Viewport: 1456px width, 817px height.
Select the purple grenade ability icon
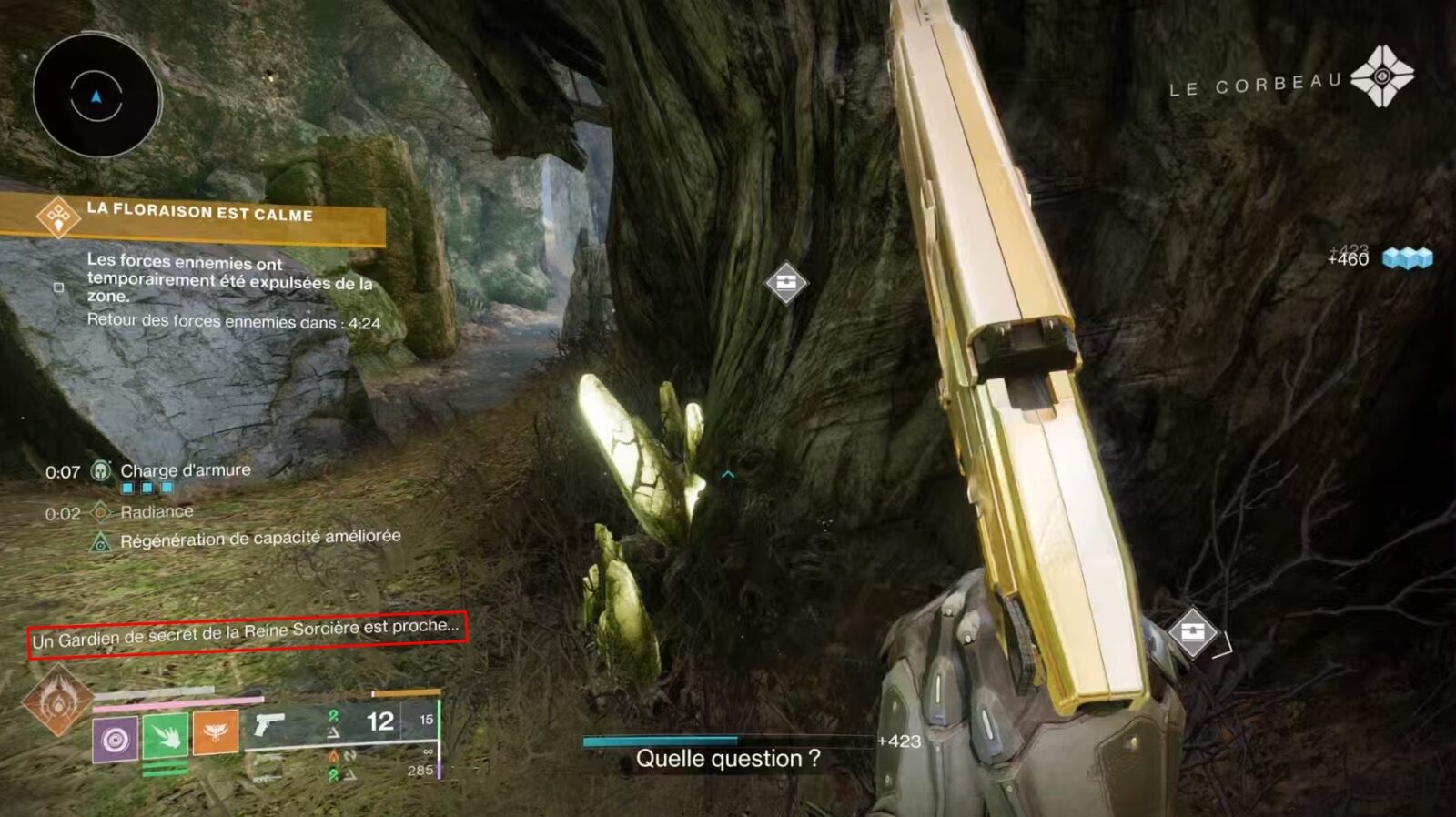click(x=116, y=739)
